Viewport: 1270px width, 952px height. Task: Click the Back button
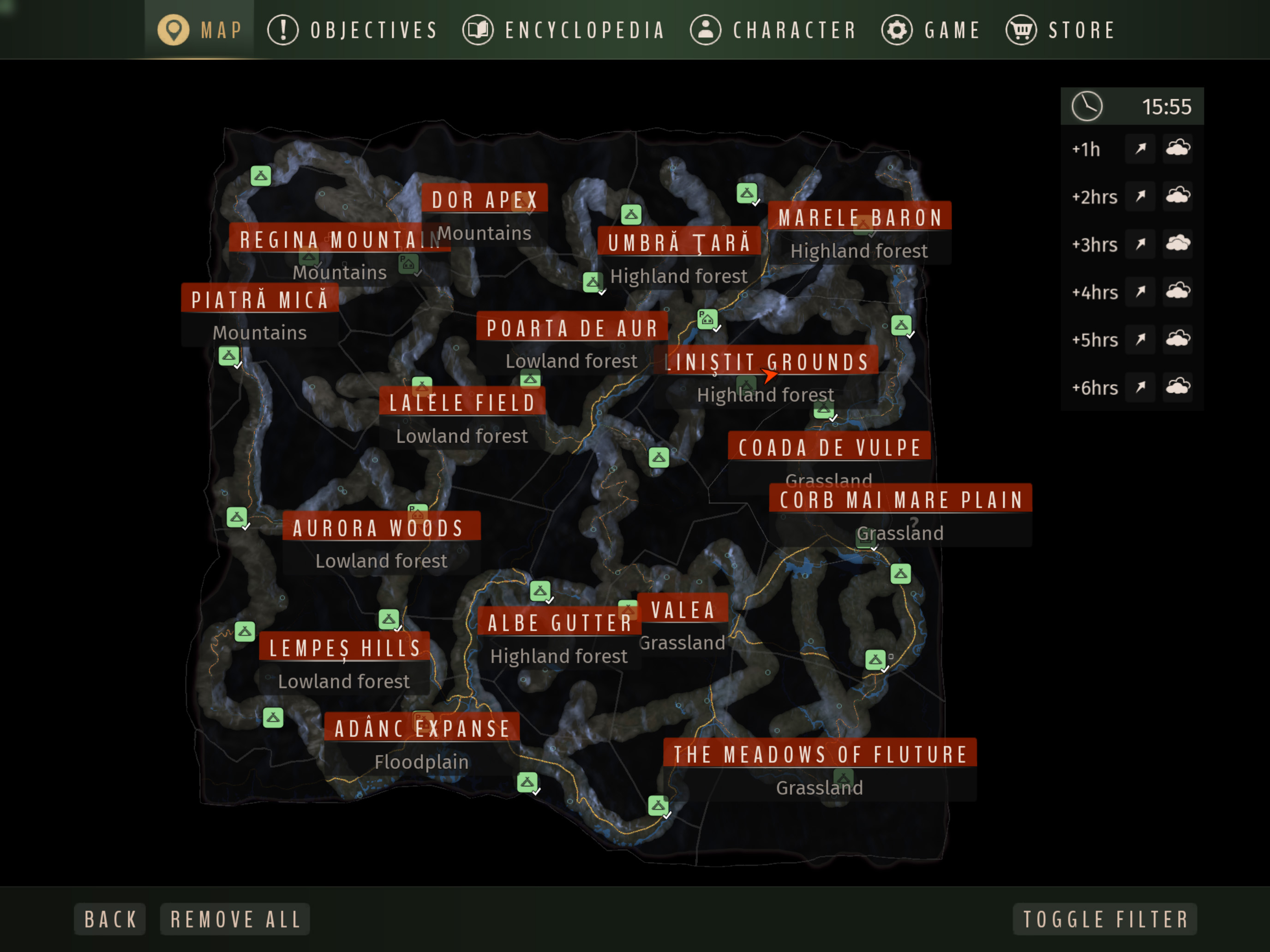point(110,919)
